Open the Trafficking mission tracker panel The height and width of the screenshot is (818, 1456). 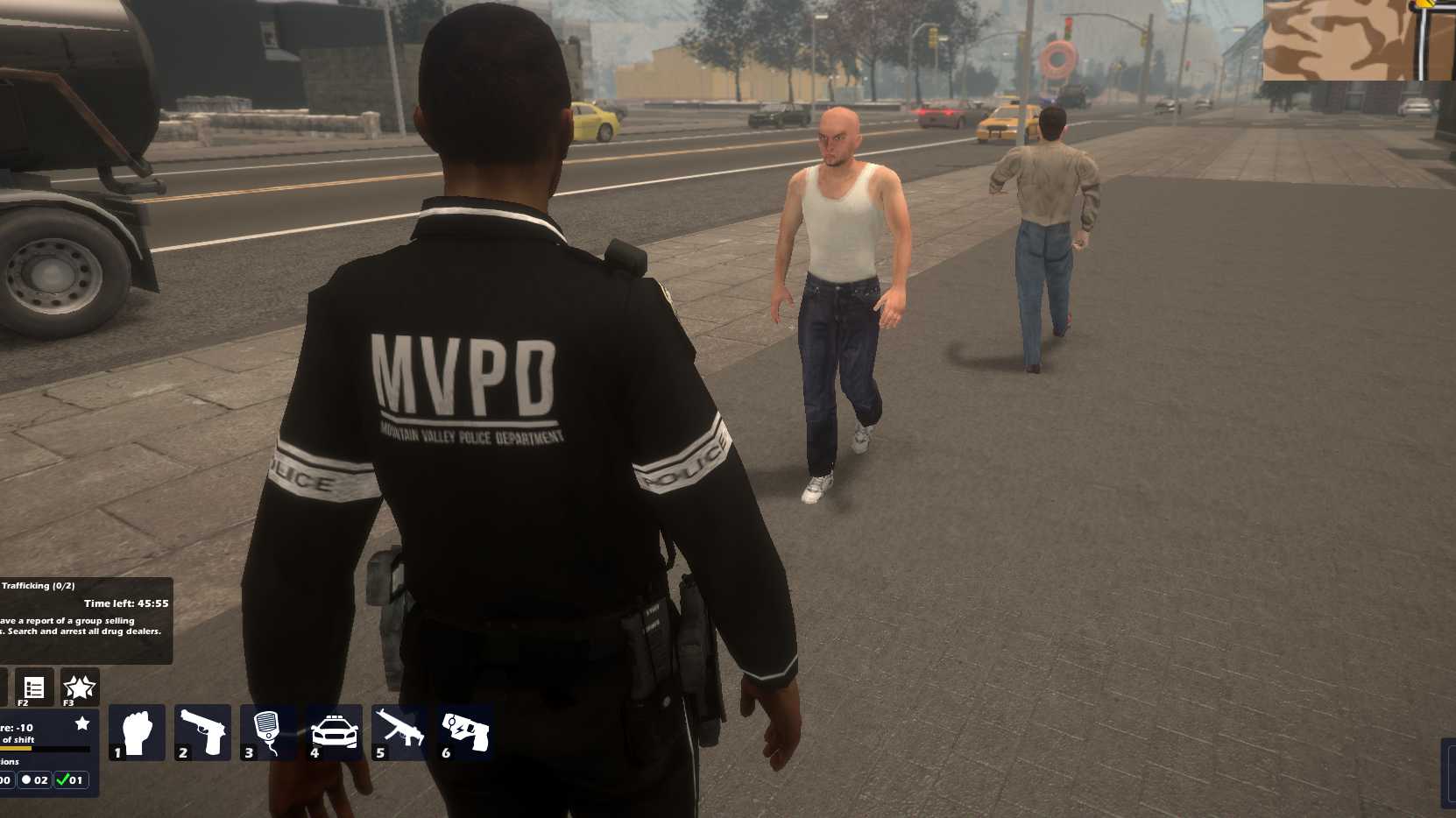tap(85, 620)
